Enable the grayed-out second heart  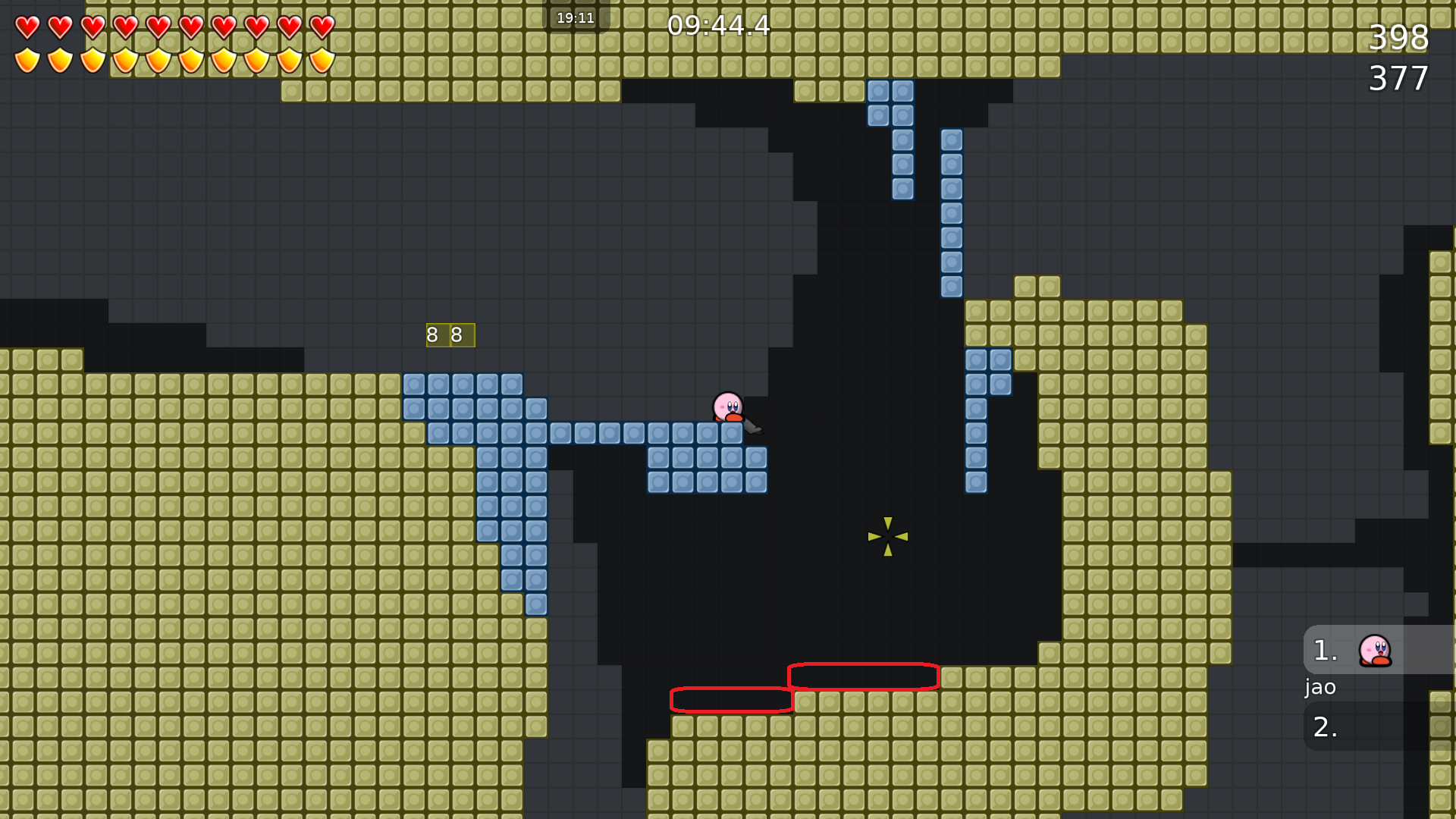click(60, 27)
